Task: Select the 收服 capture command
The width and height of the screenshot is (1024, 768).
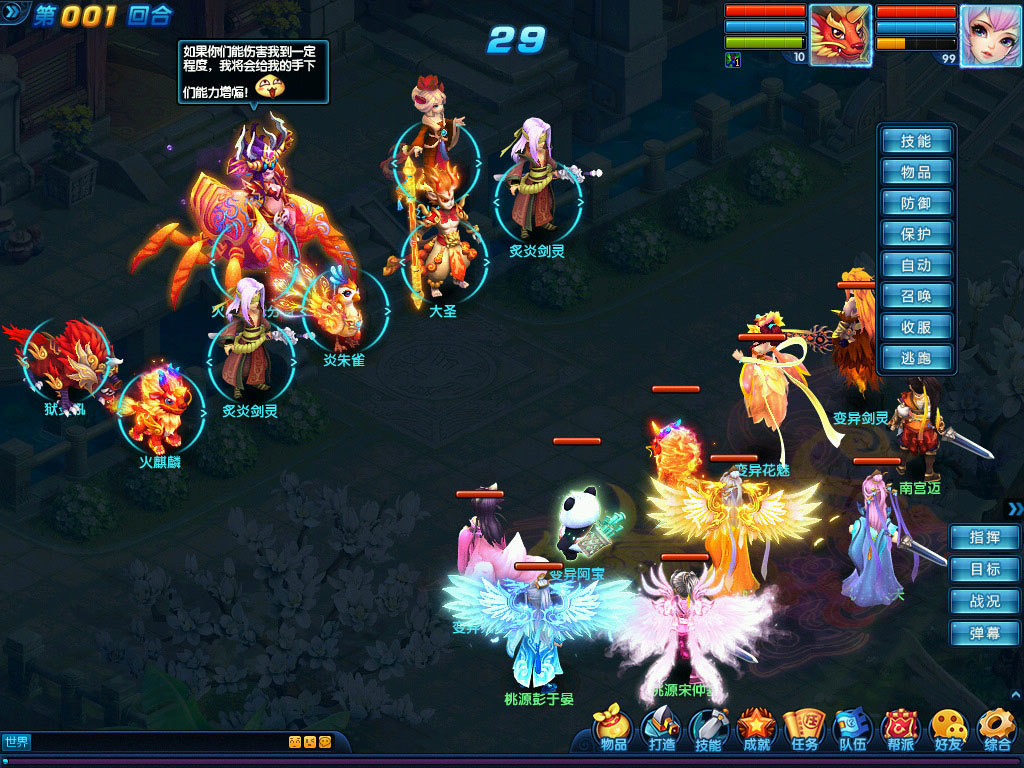Action: (916, 327)
